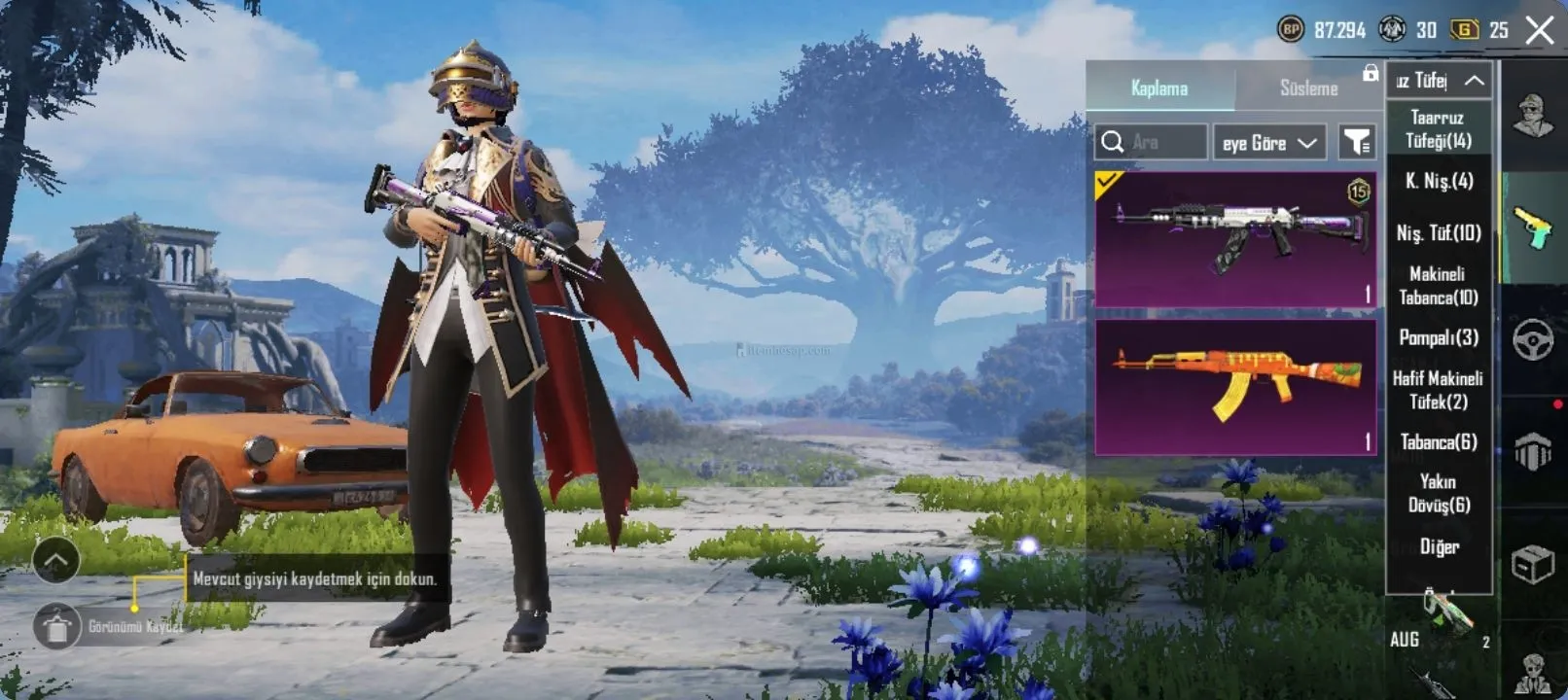Viewport: 1568px width, 700px height.
Task: Close the inventory screen
Action: pos(1540,30)
